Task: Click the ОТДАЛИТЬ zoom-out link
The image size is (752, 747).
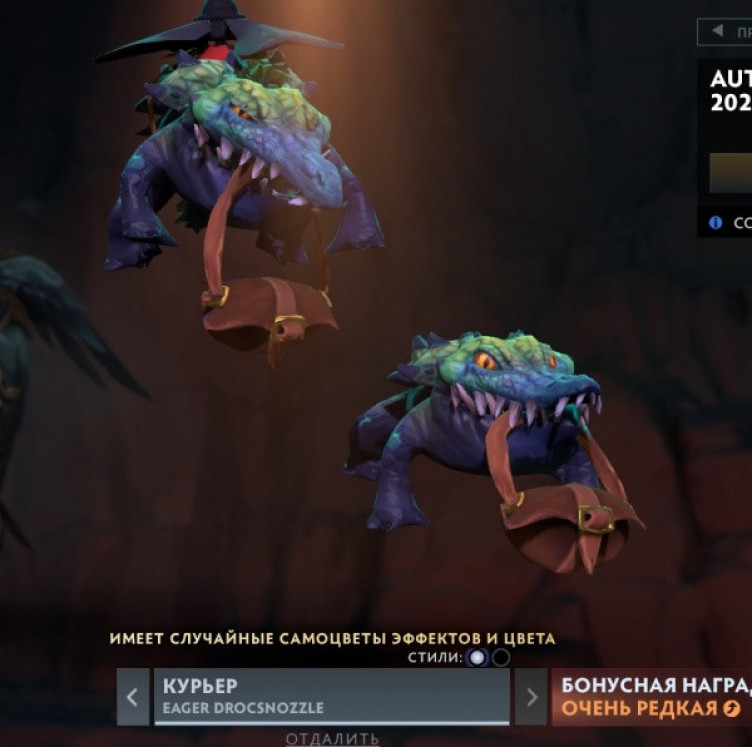Action: [x=332, y=739]
